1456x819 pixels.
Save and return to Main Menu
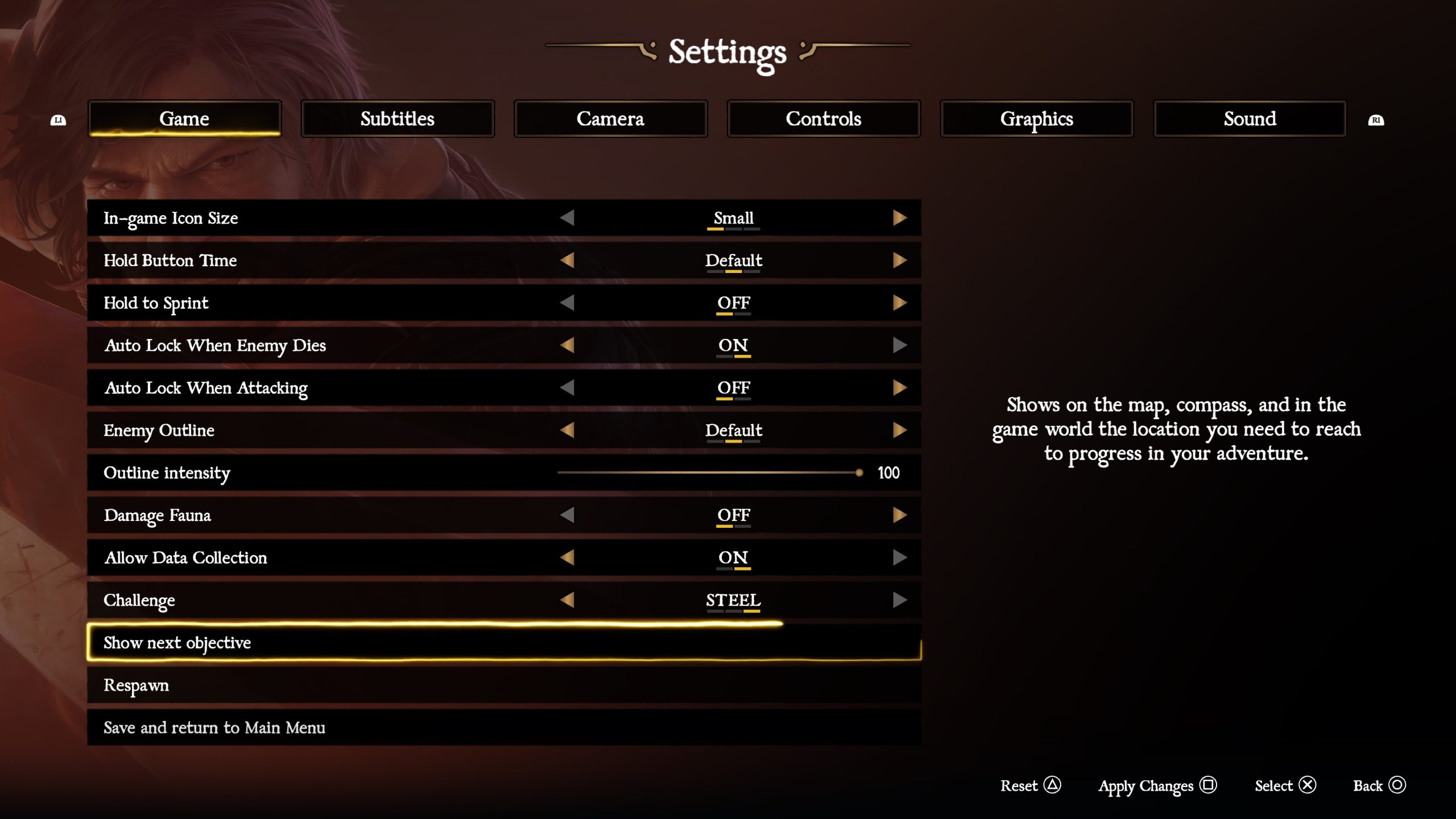pos(214,728)
